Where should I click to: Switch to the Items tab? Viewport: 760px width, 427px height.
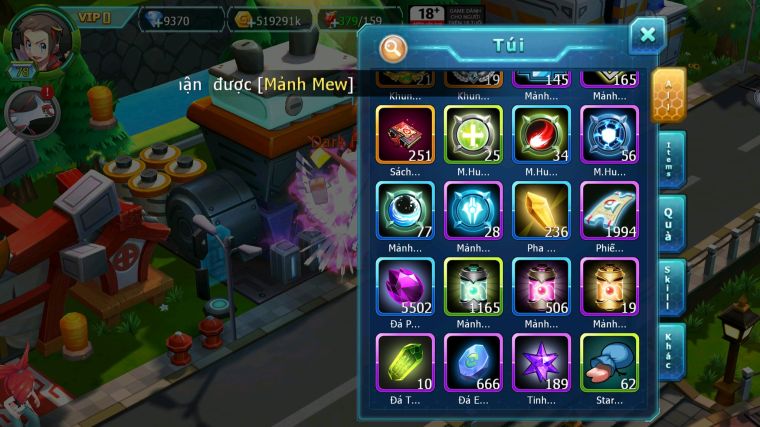click(672, 160)
